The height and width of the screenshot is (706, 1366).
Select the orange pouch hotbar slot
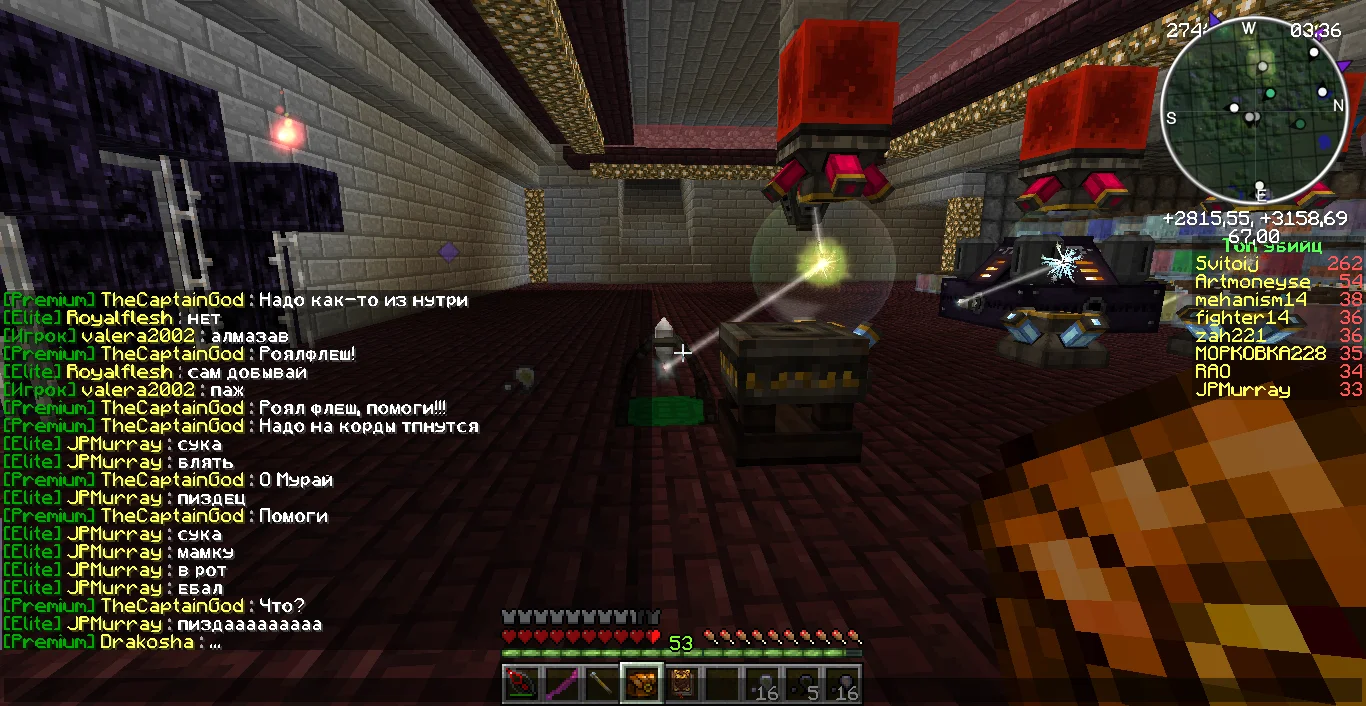tap(641, 685)
